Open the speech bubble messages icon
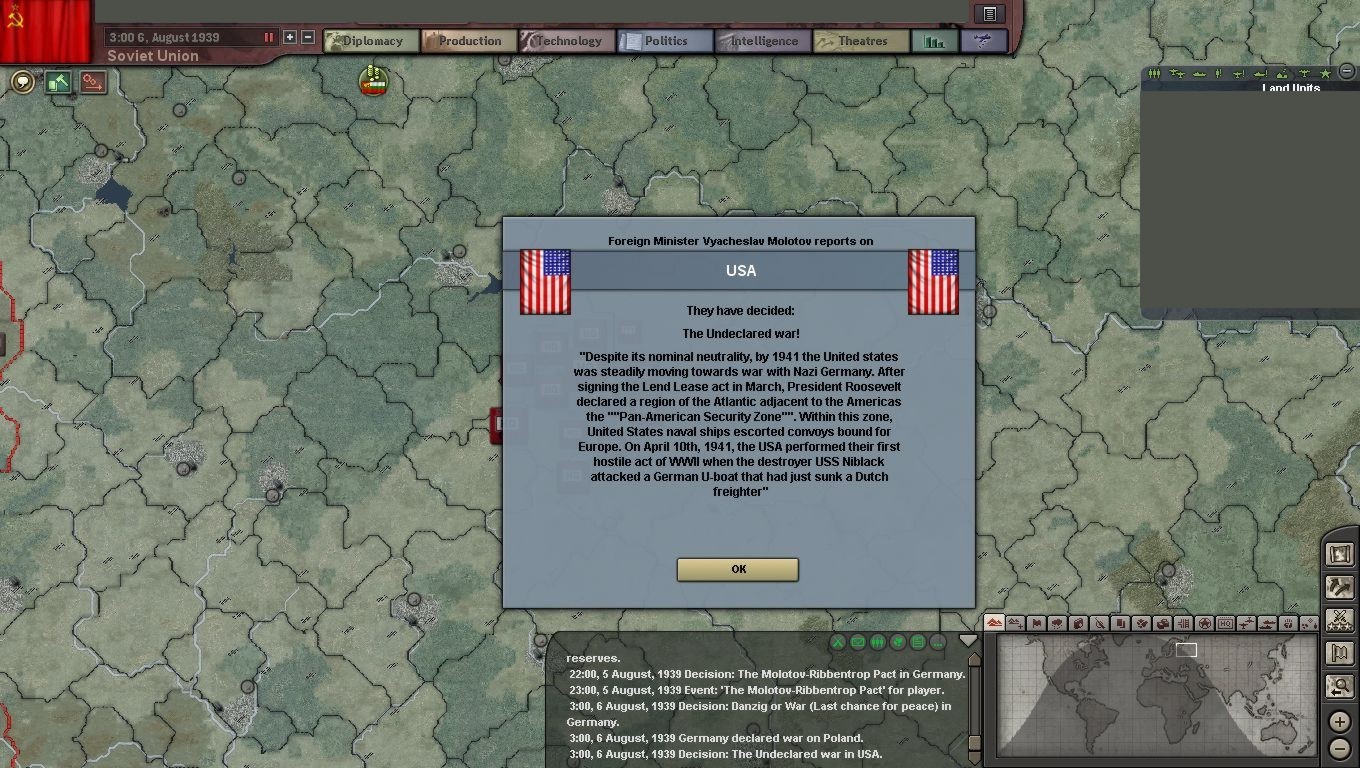Screen dimensions: 1360x768 tap(22, 82)
